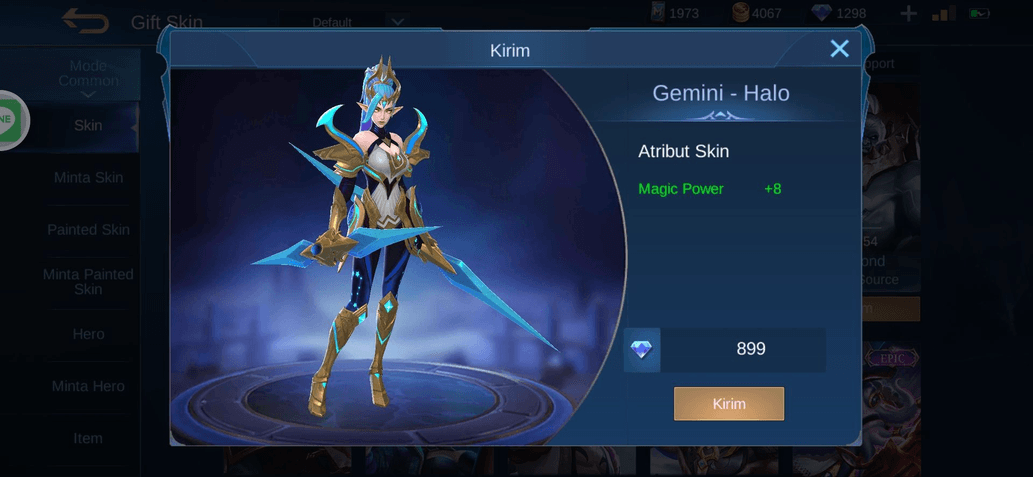Switch to Minta Skin tab
Screen dimensions: 1033x477
tap(88, 178)
